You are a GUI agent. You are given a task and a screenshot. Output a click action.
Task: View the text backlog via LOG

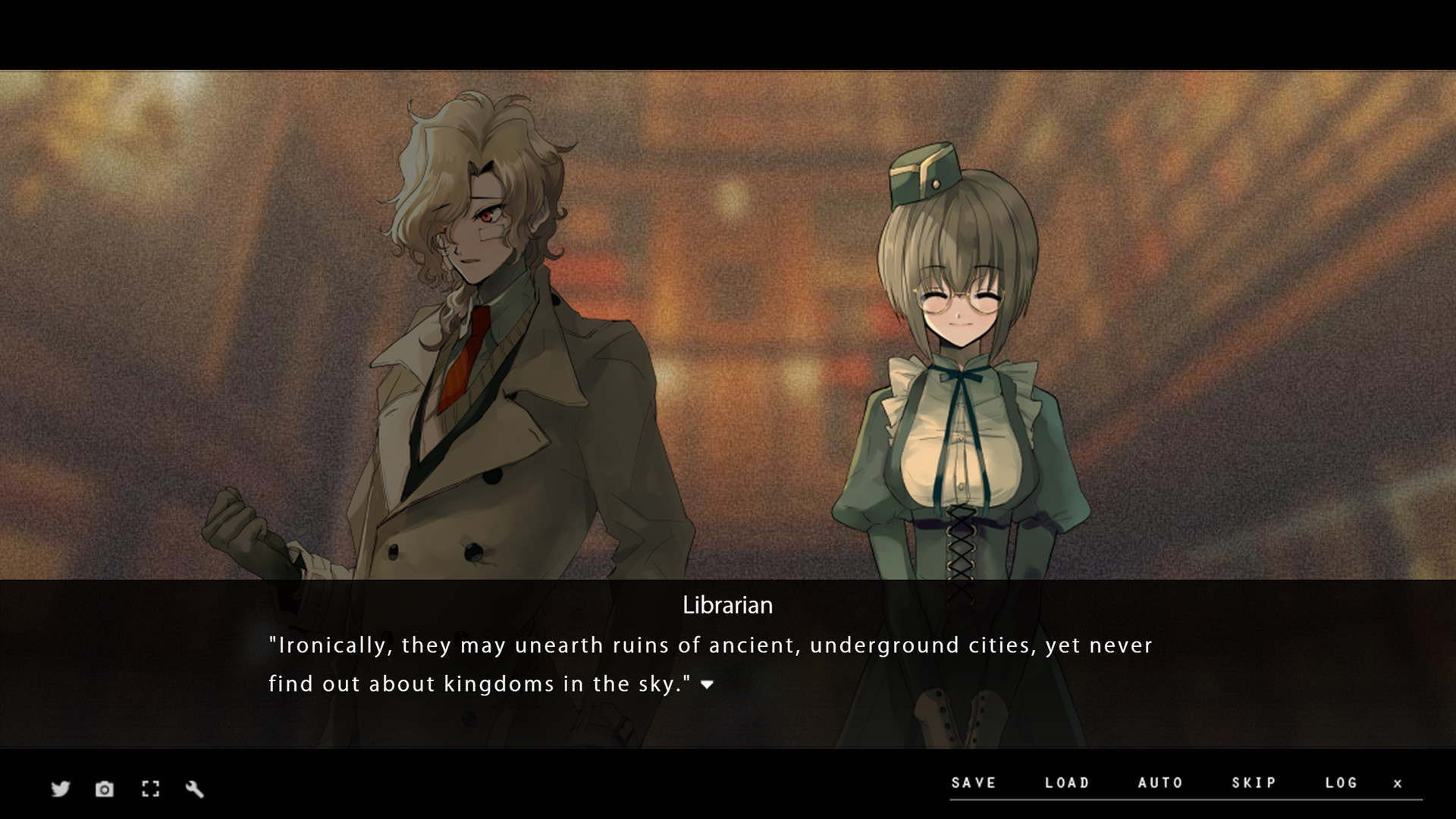1342,783
